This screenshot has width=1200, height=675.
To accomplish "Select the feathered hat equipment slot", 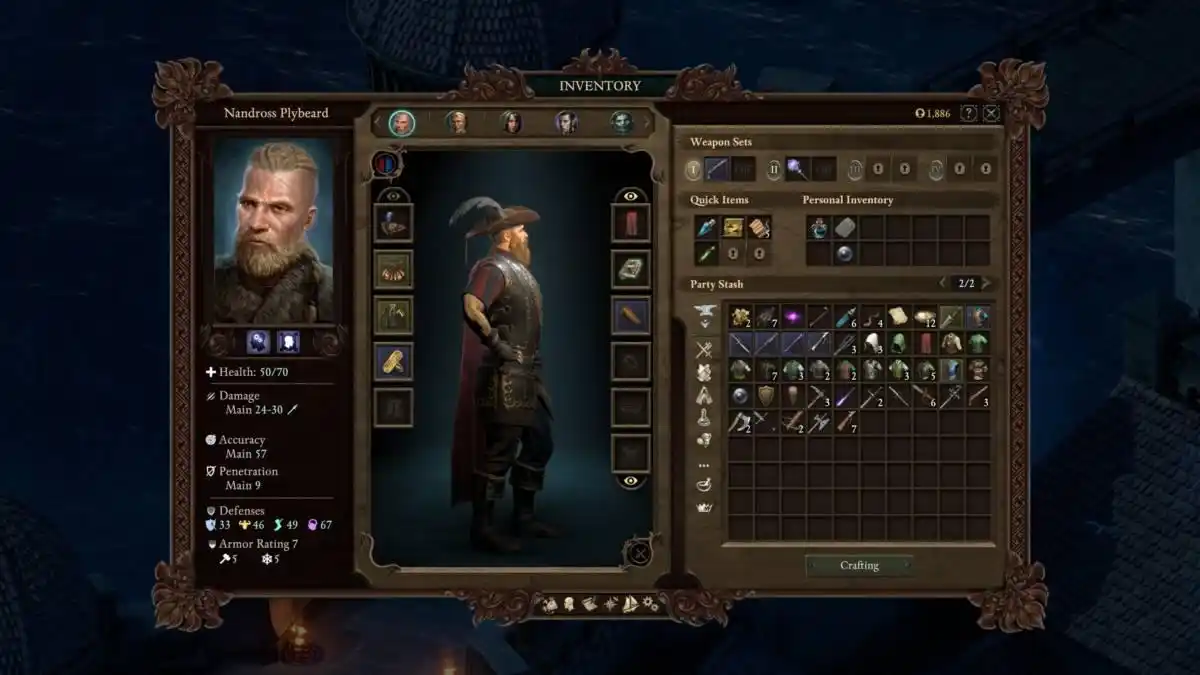I will (393, 222).
